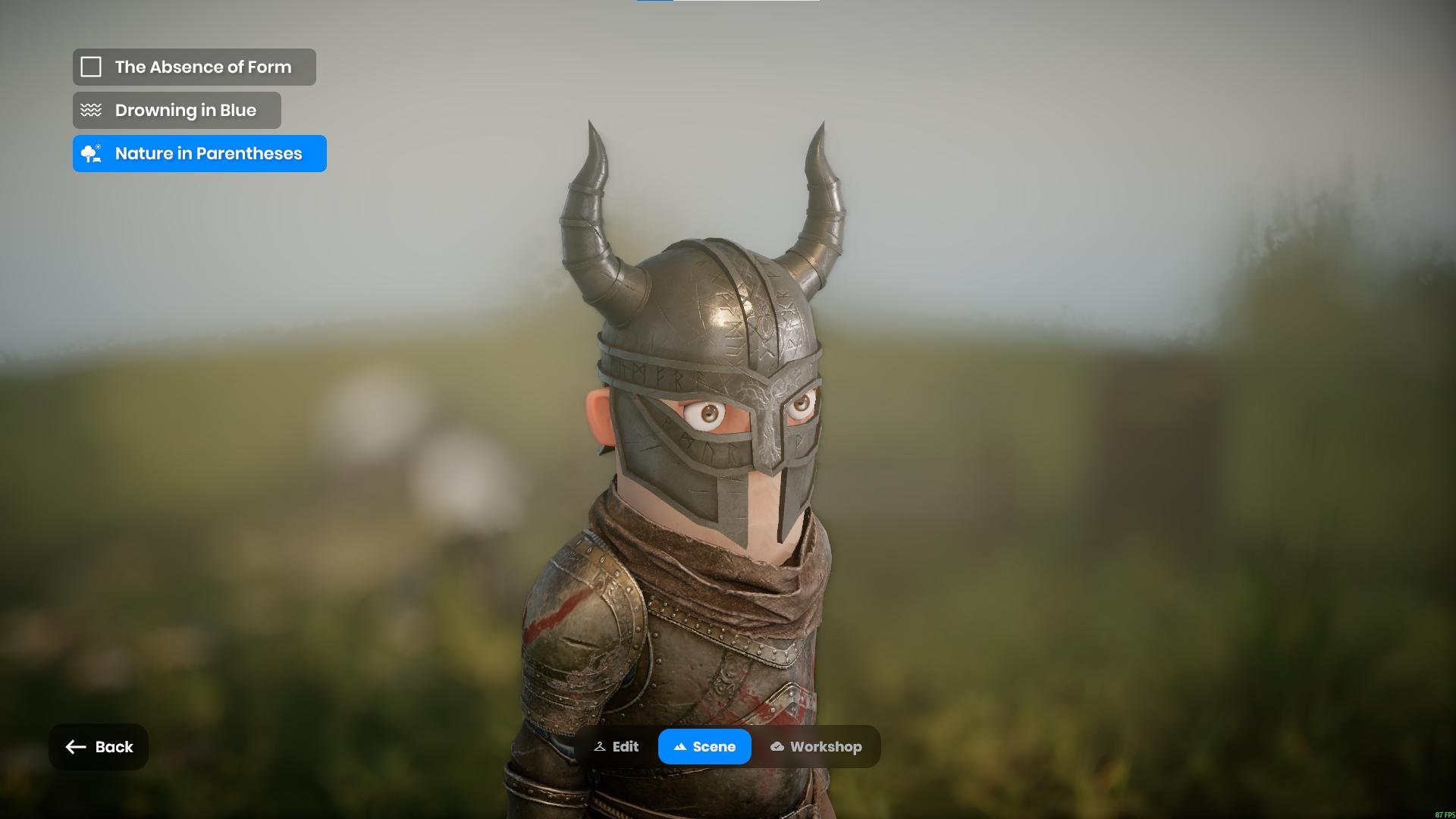Open the Scene tab

(704, 747)
